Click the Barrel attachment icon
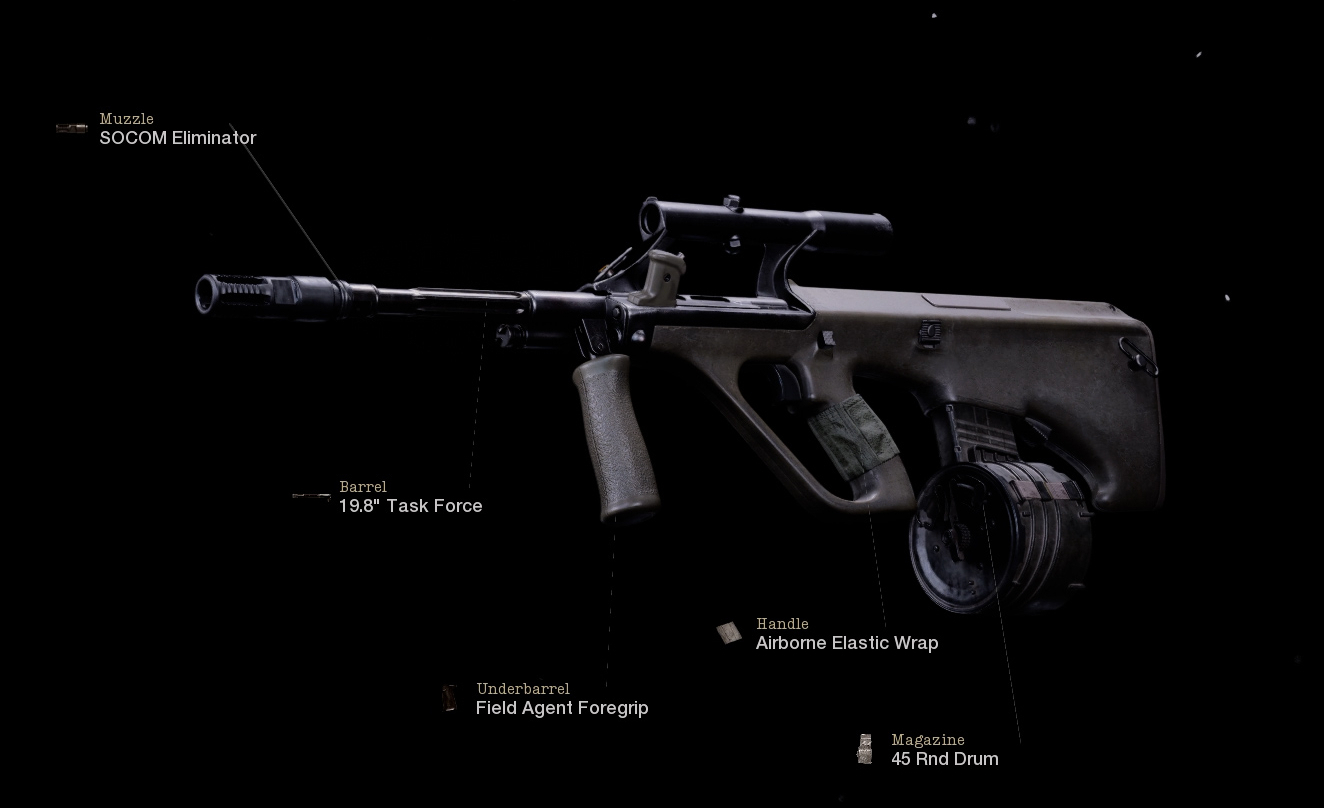The height and width of the screenshot is (808, 1324). pyautogui.click(x=311, y=495)
